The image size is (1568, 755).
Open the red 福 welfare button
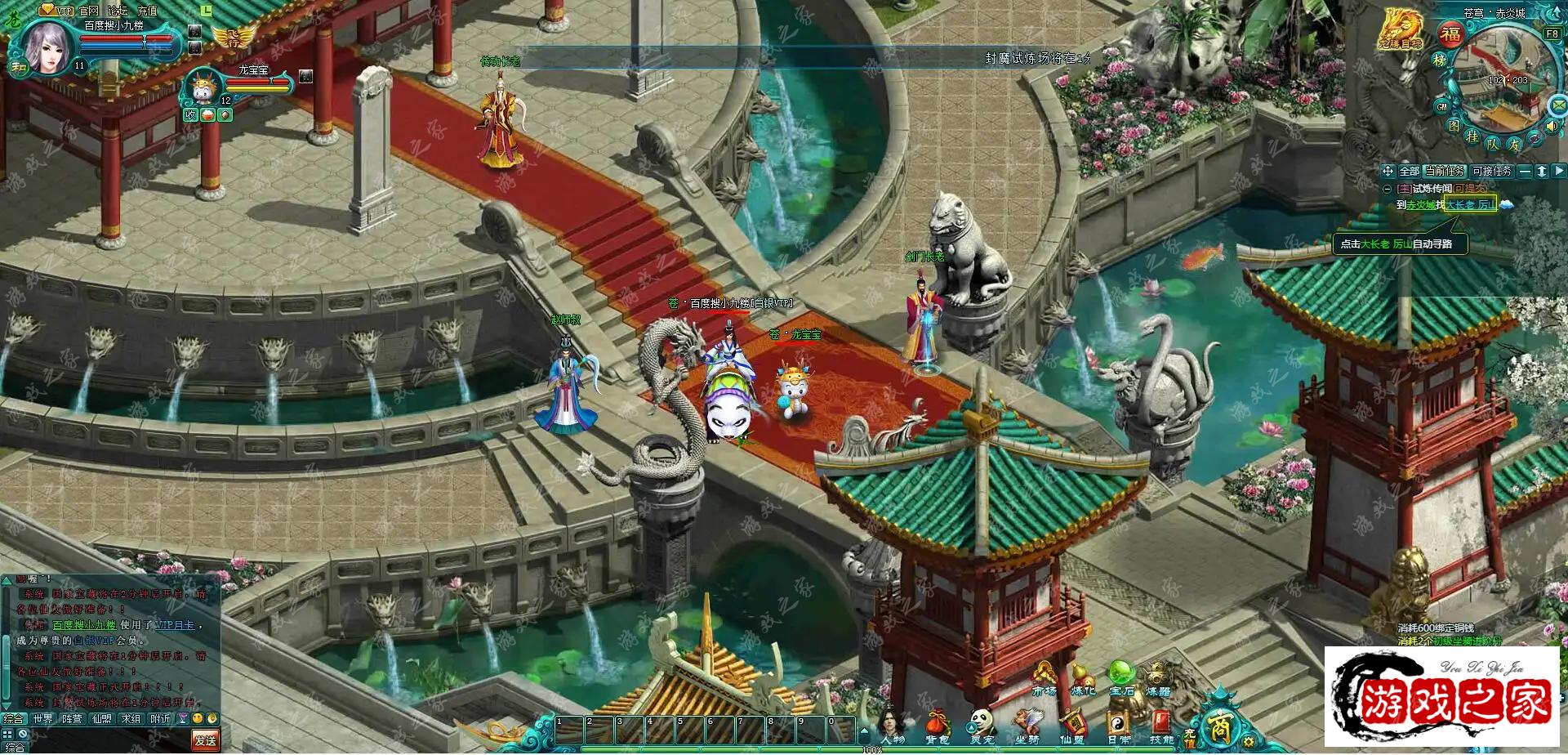[1450, 34]
